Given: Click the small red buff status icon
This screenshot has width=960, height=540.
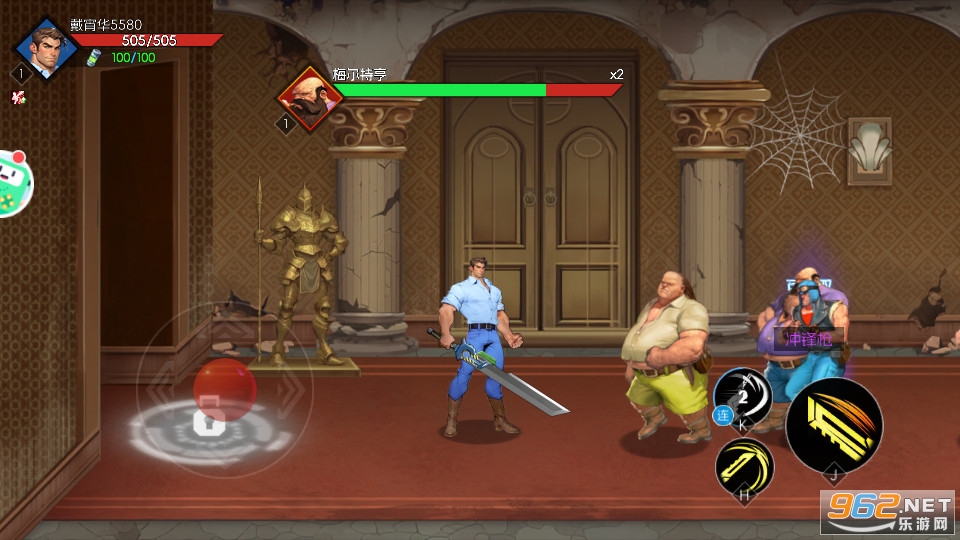Looking at the screenshot, I should click(x=17, y=97).
